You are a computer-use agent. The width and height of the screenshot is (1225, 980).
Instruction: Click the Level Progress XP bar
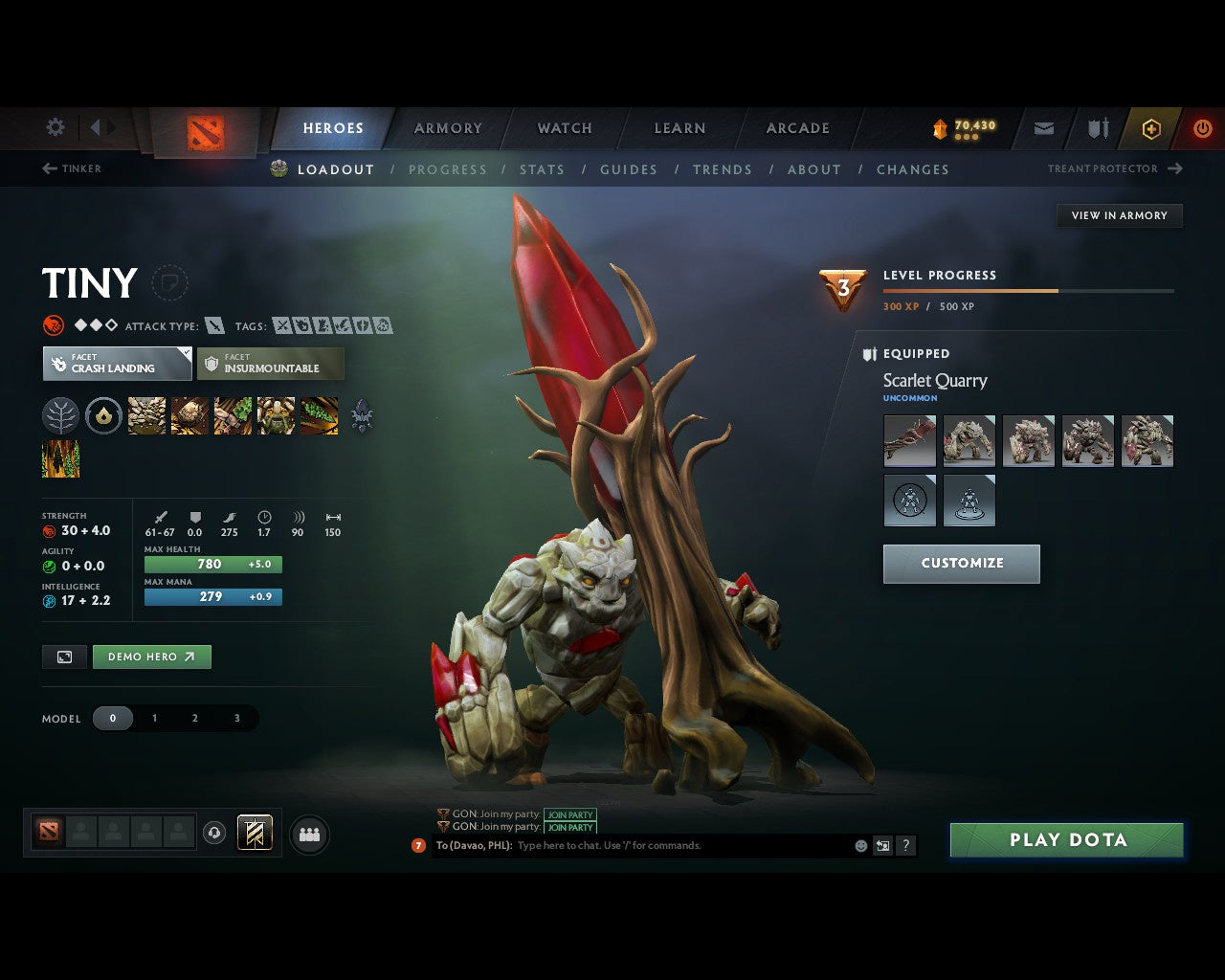1029,290
